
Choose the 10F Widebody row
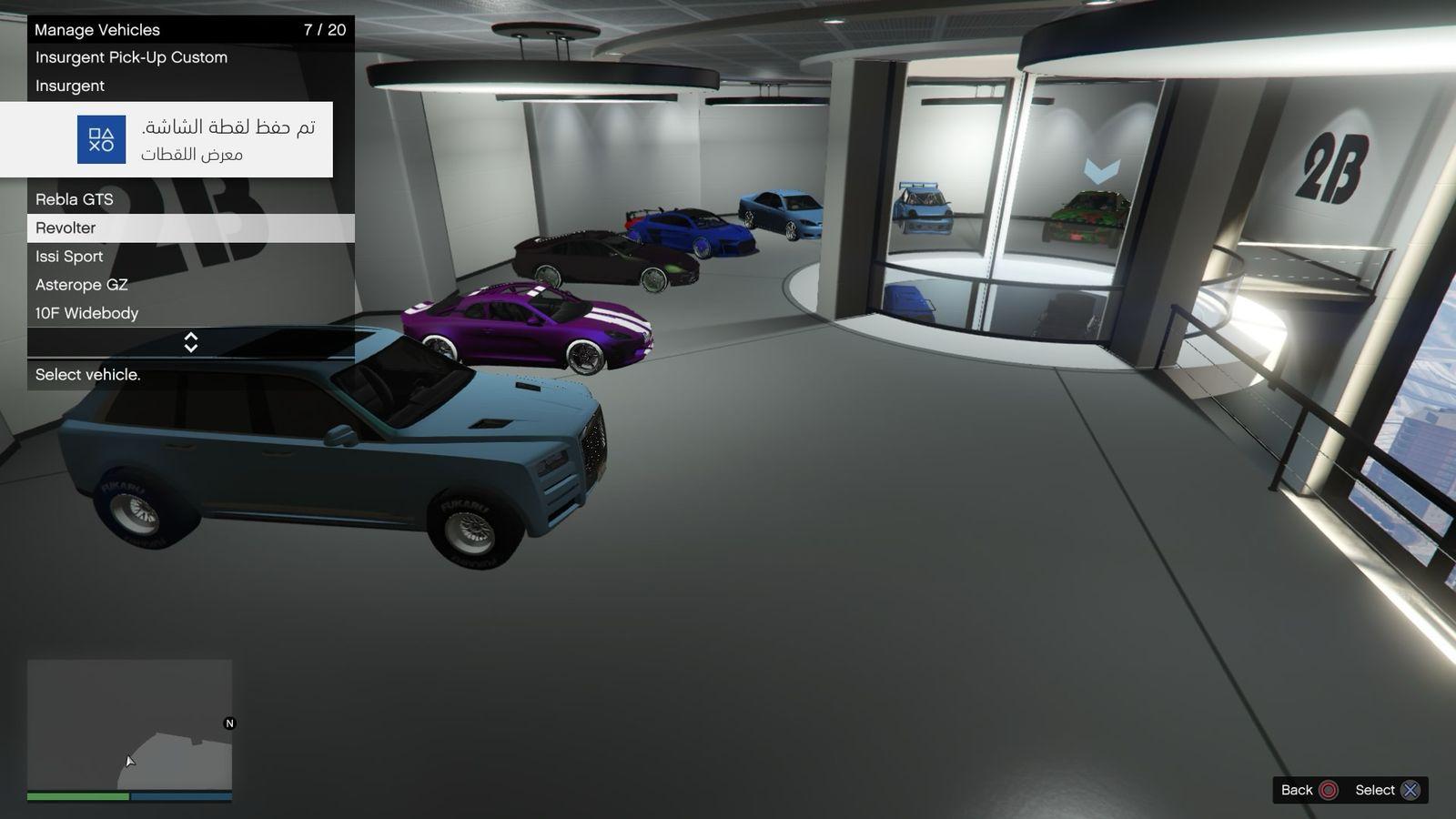[x=87, y=313]
